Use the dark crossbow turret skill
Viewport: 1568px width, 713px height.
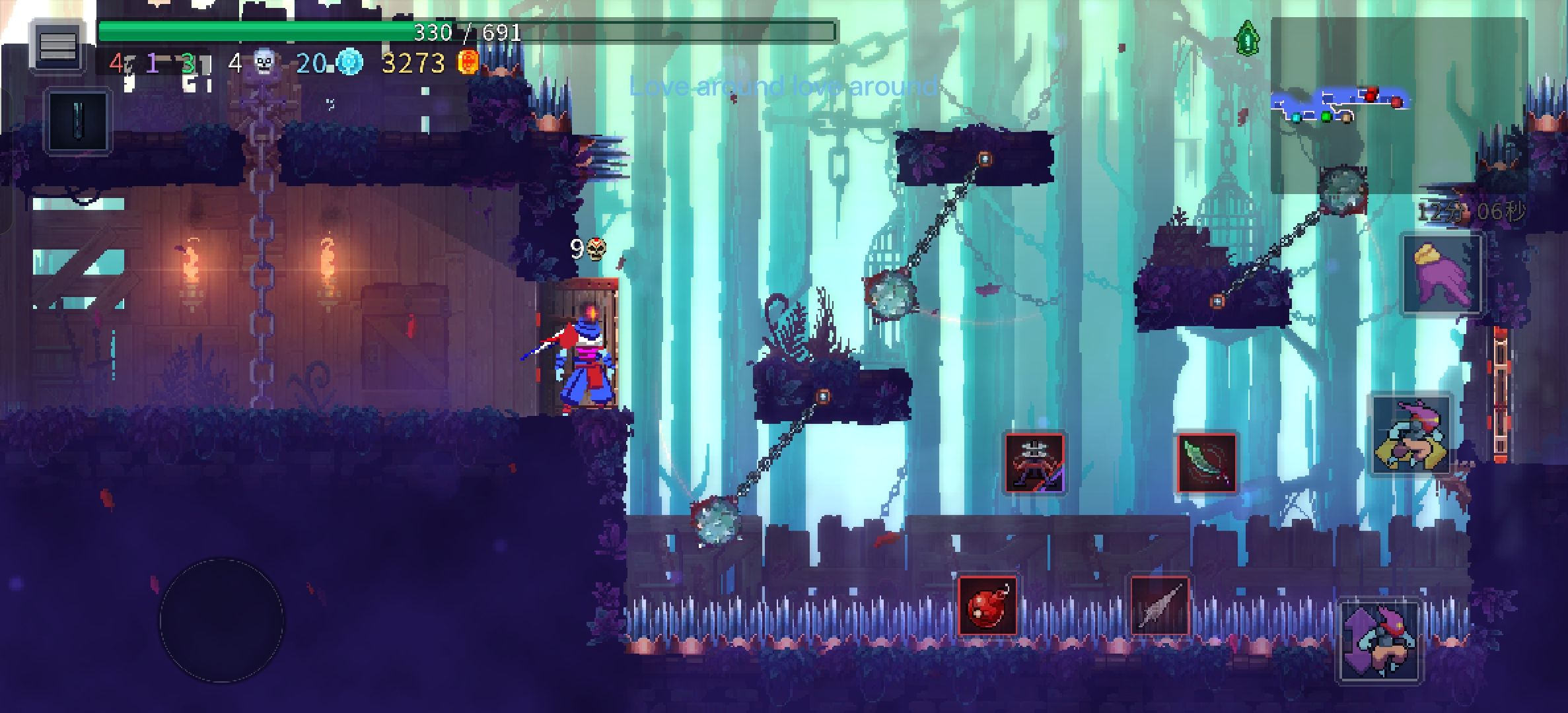(x=1034, y=463)
